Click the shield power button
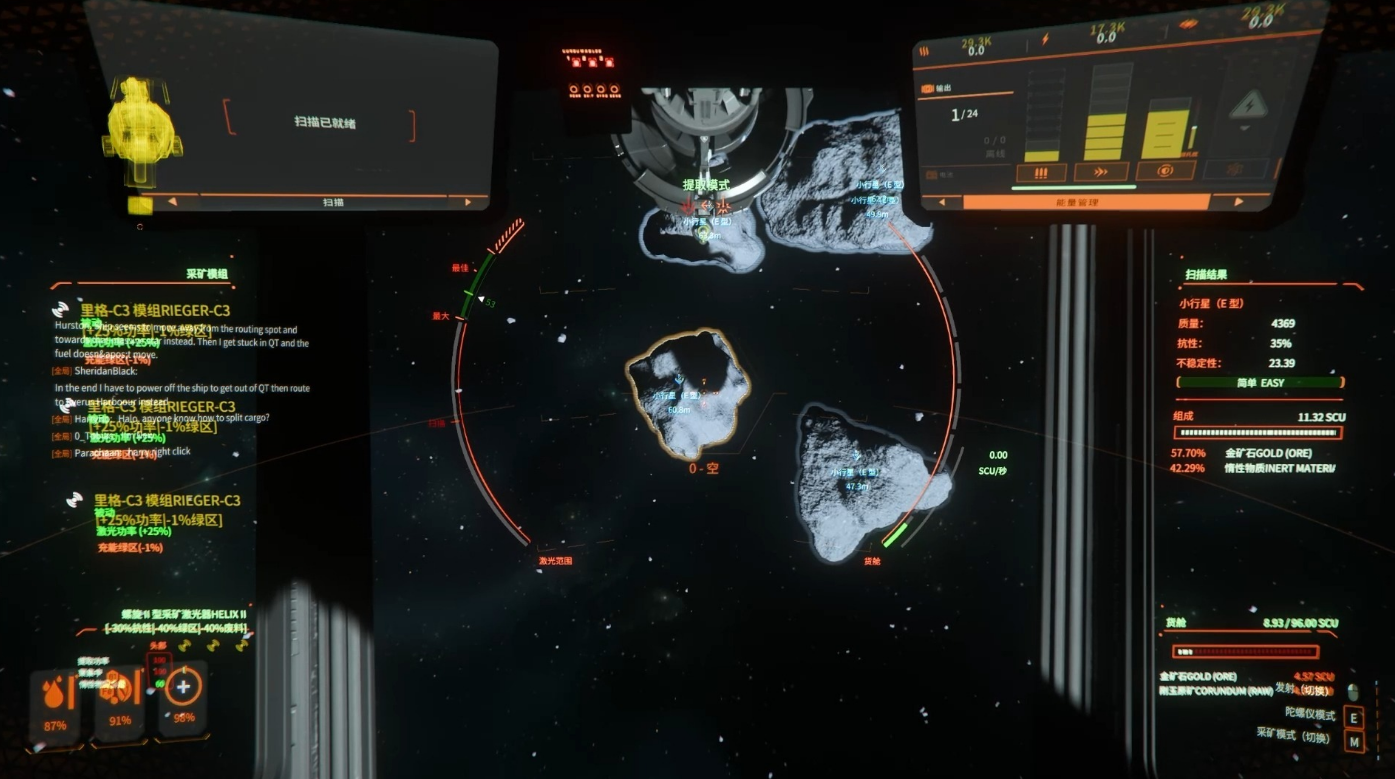1395x779 pixels. point(1163,172)
